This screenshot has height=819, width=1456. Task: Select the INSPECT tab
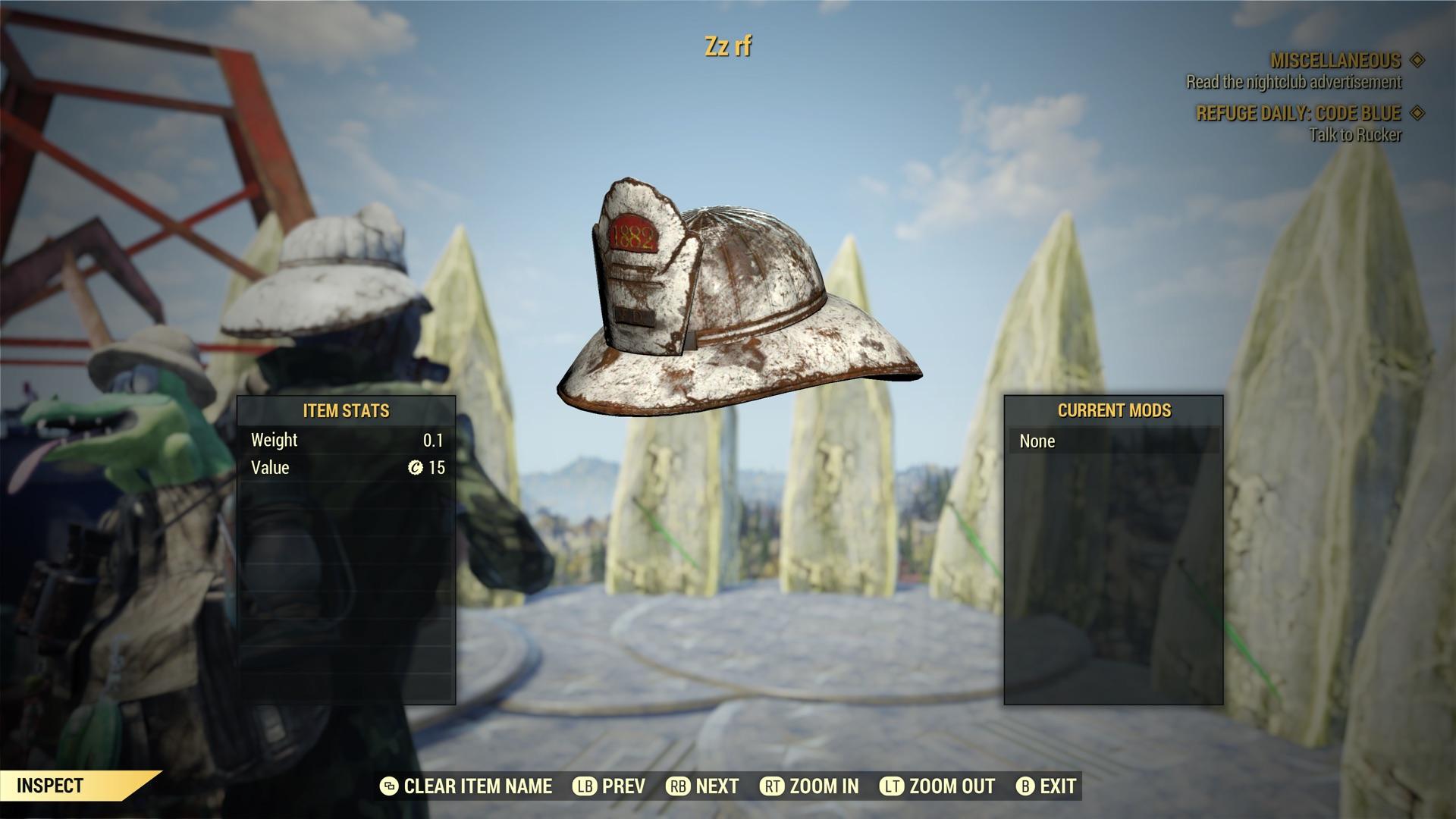tap(49, 786)
